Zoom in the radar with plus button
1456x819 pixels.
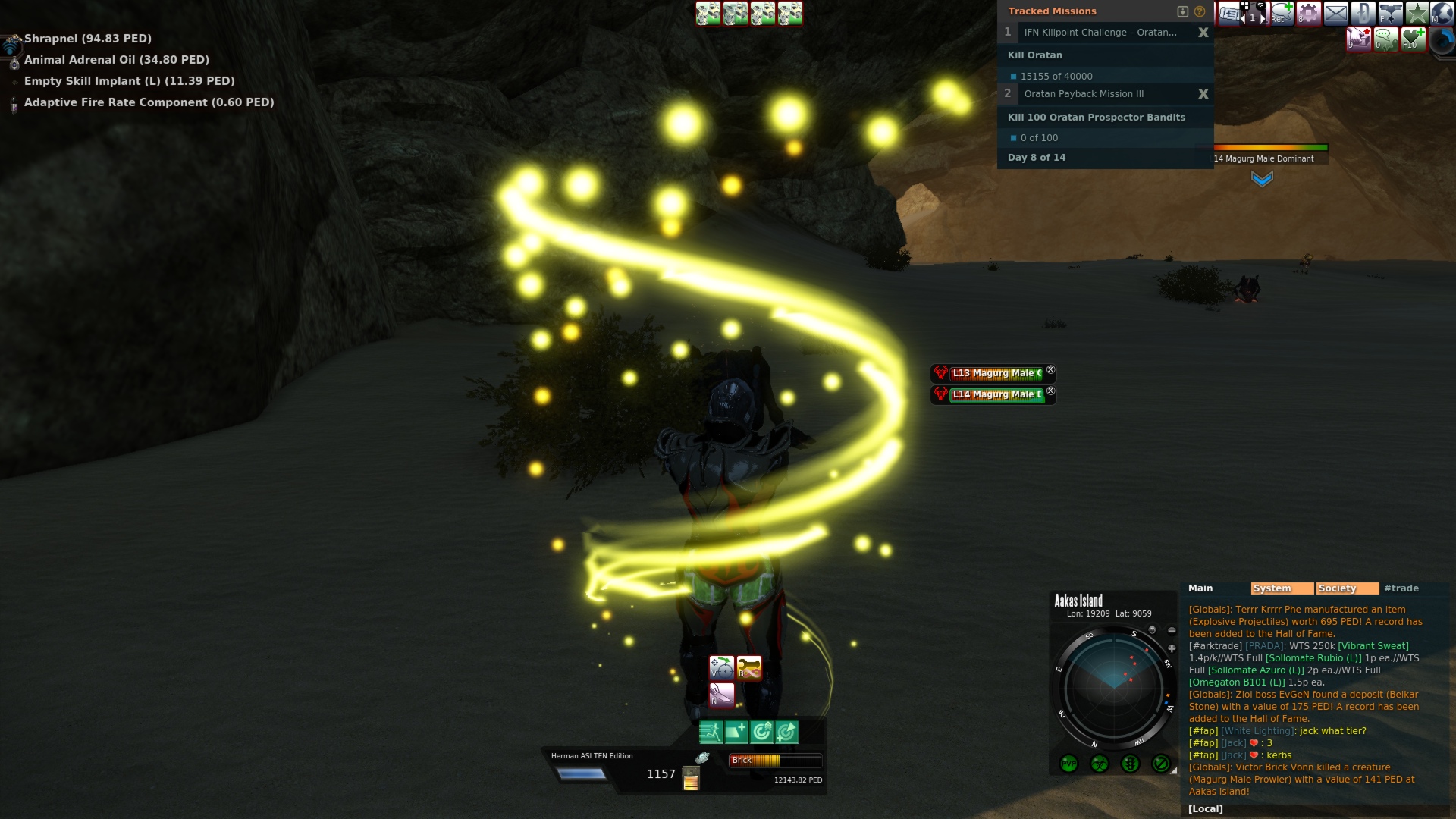click(1172, 648)
